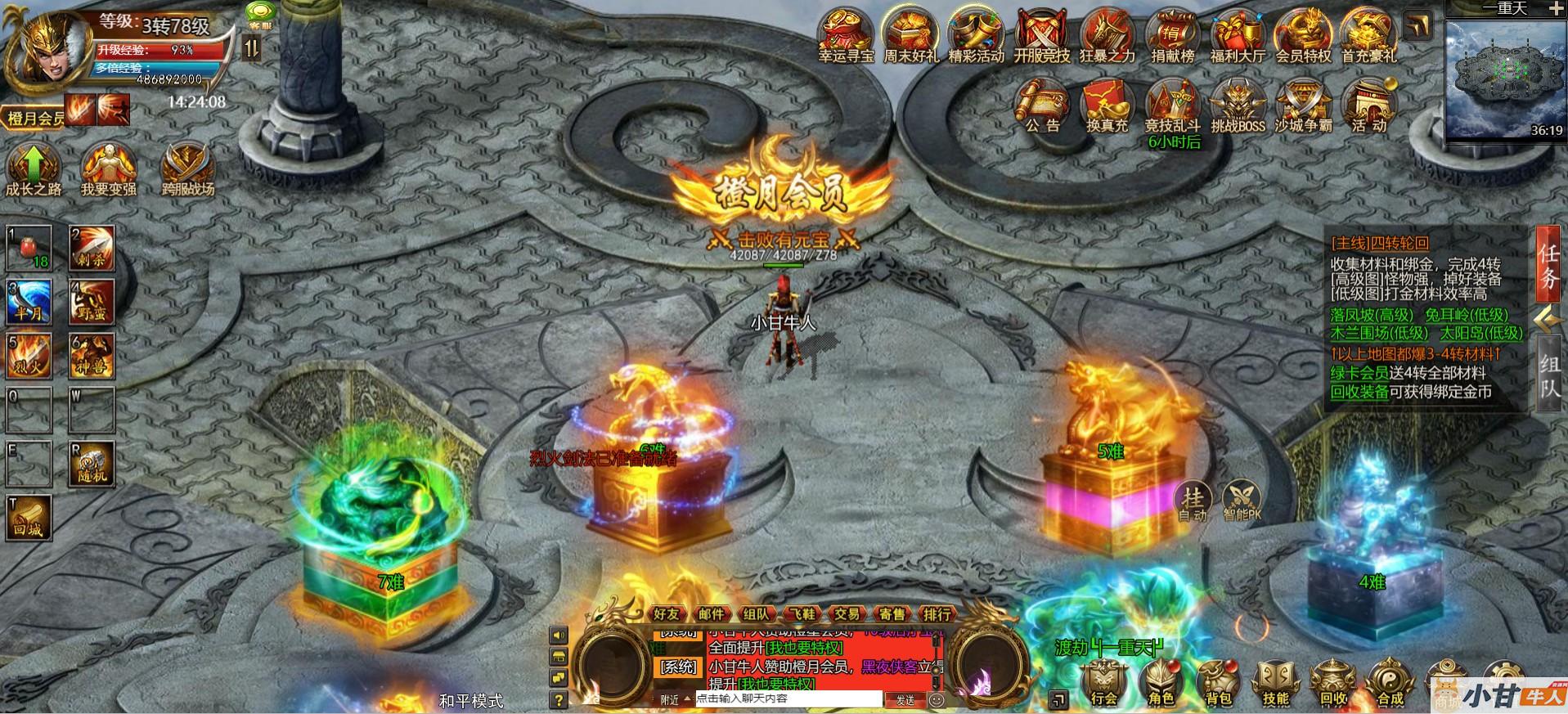The width and height of the screenshot is (1568, 714).
Task: Switch to the 好友 friends tab
Action: 667,613
